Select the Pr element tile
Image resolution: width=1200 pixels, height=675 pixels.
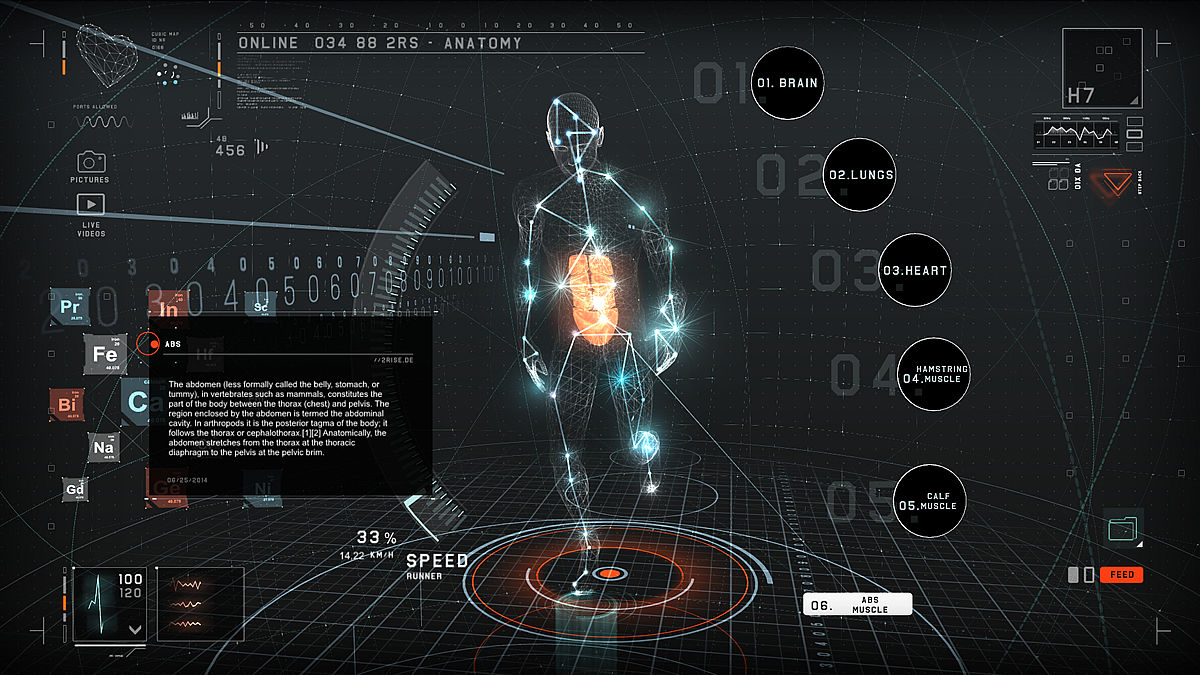coord(71,307)
